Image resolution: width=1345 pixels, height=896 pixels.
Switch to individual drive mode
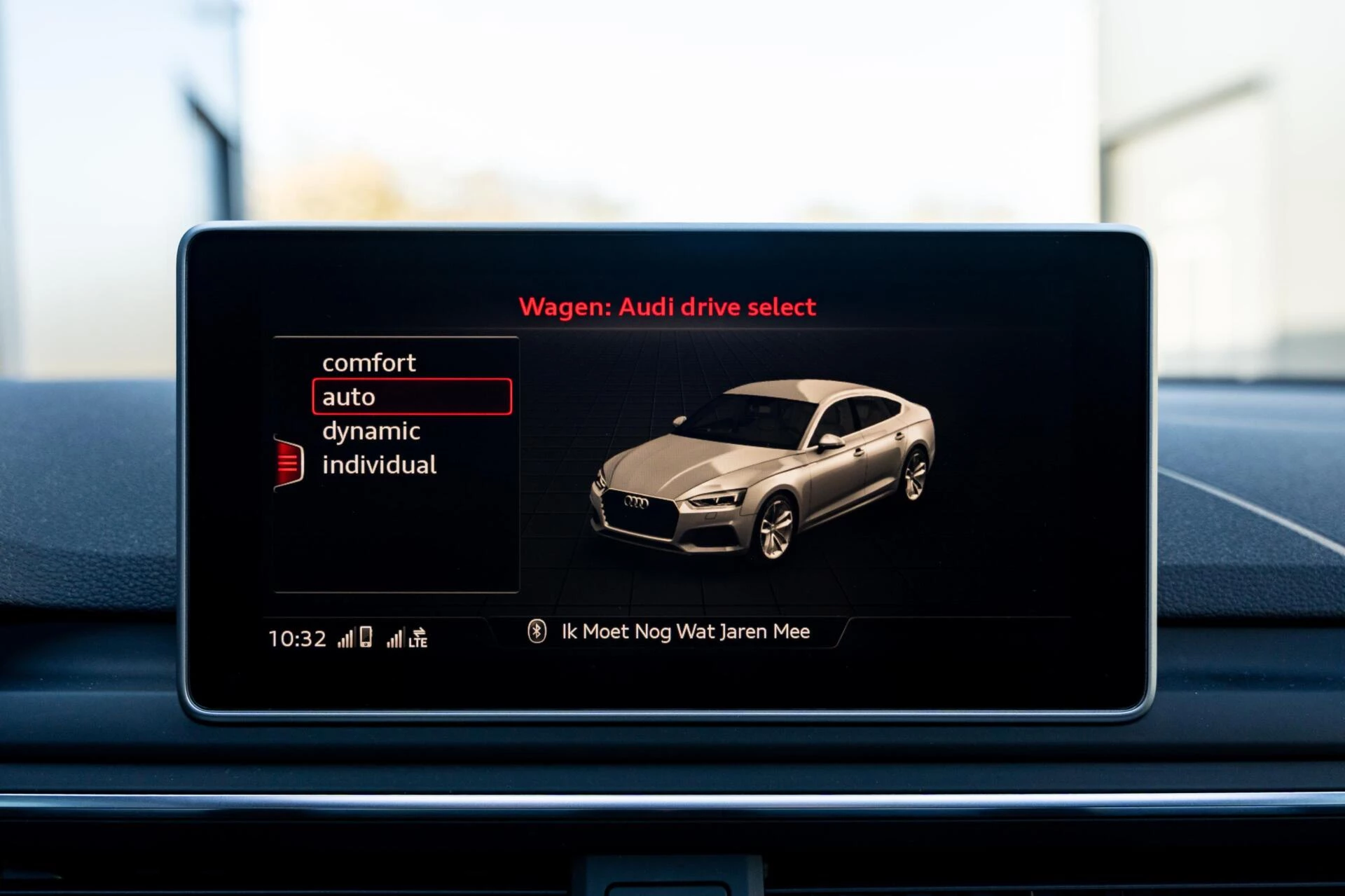coord(378,464)
